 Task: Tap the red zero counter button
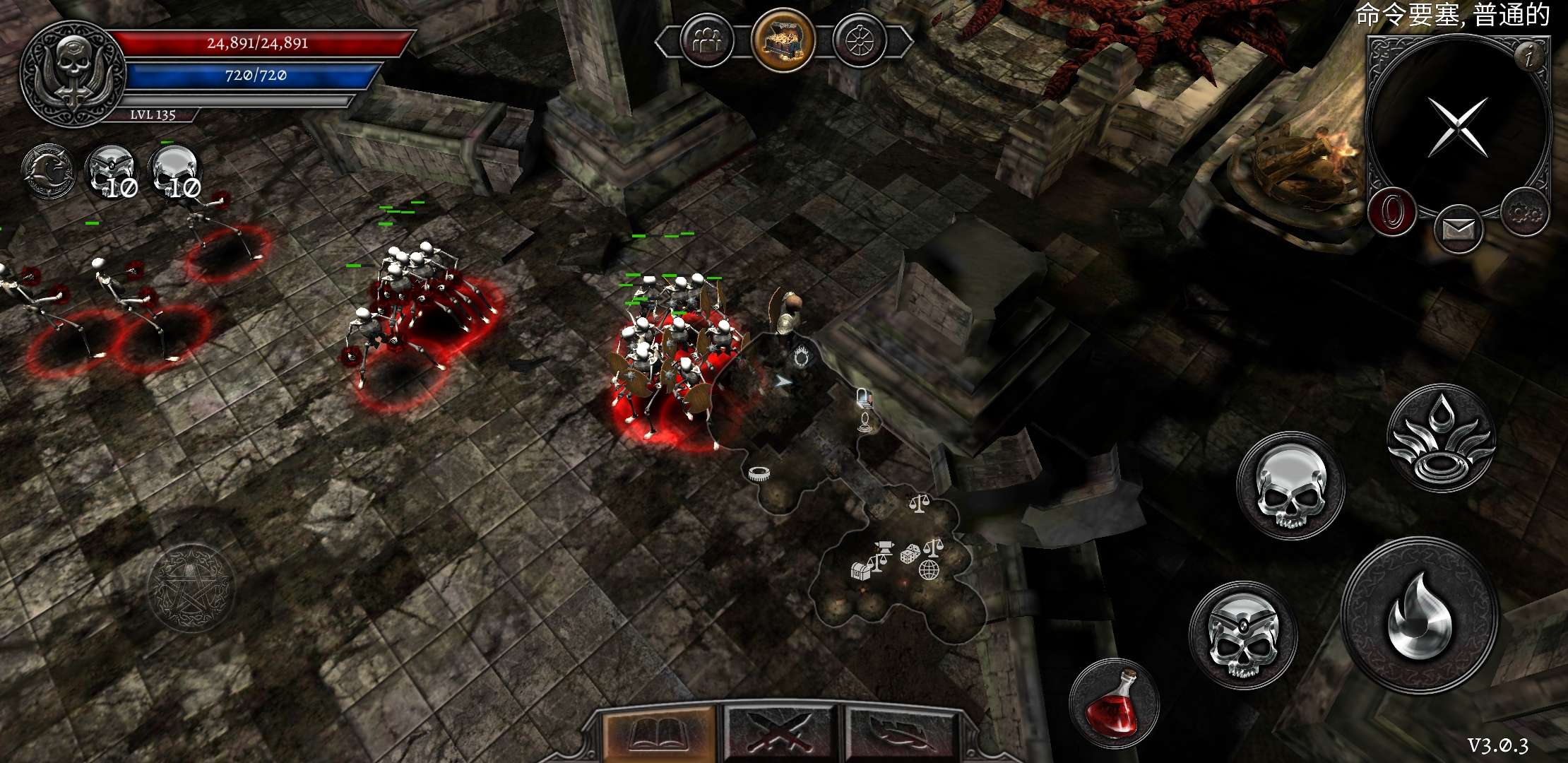point(1392,212)
